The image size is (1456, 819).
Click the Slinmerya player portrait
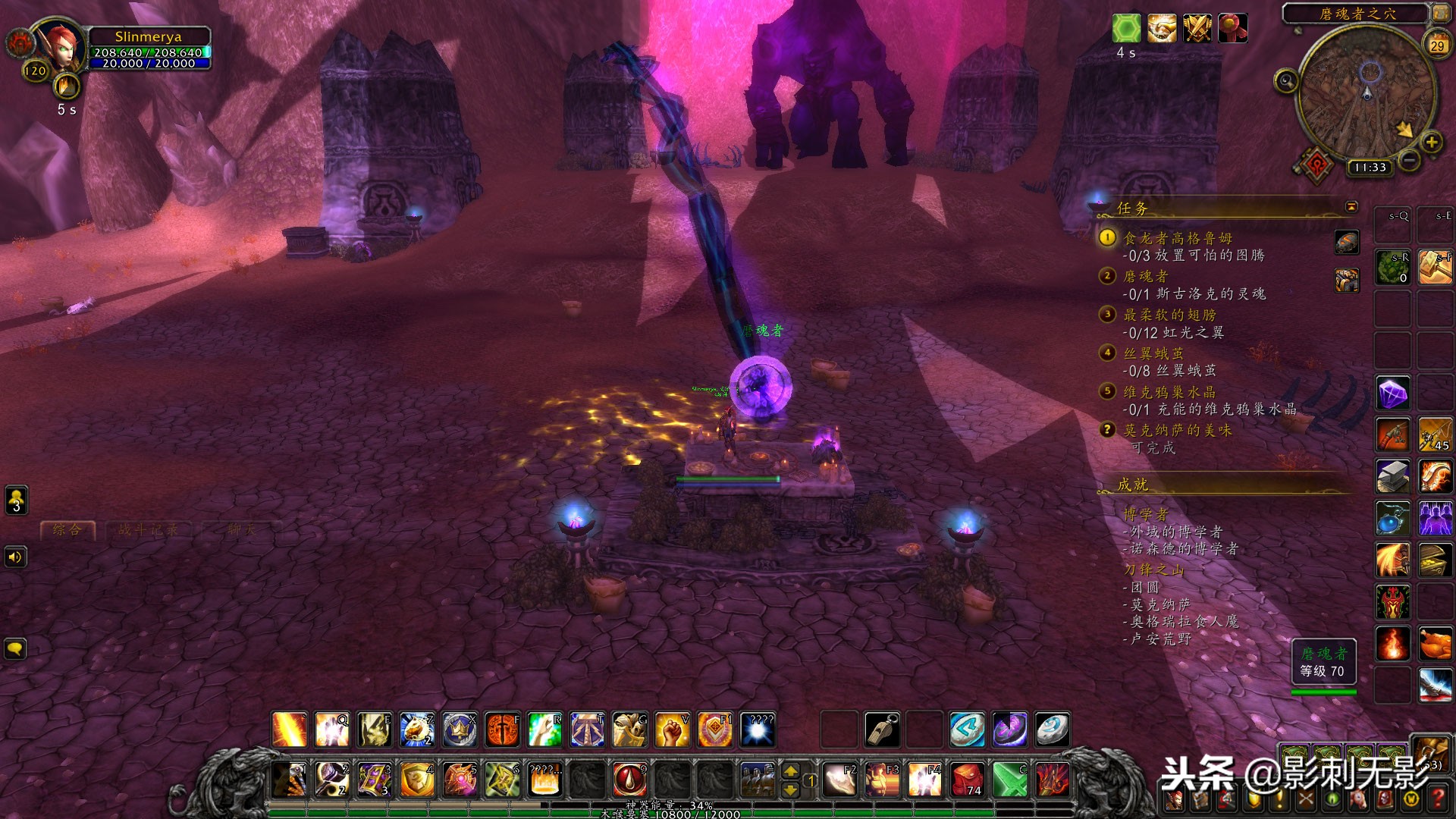[x=59, y=47]
